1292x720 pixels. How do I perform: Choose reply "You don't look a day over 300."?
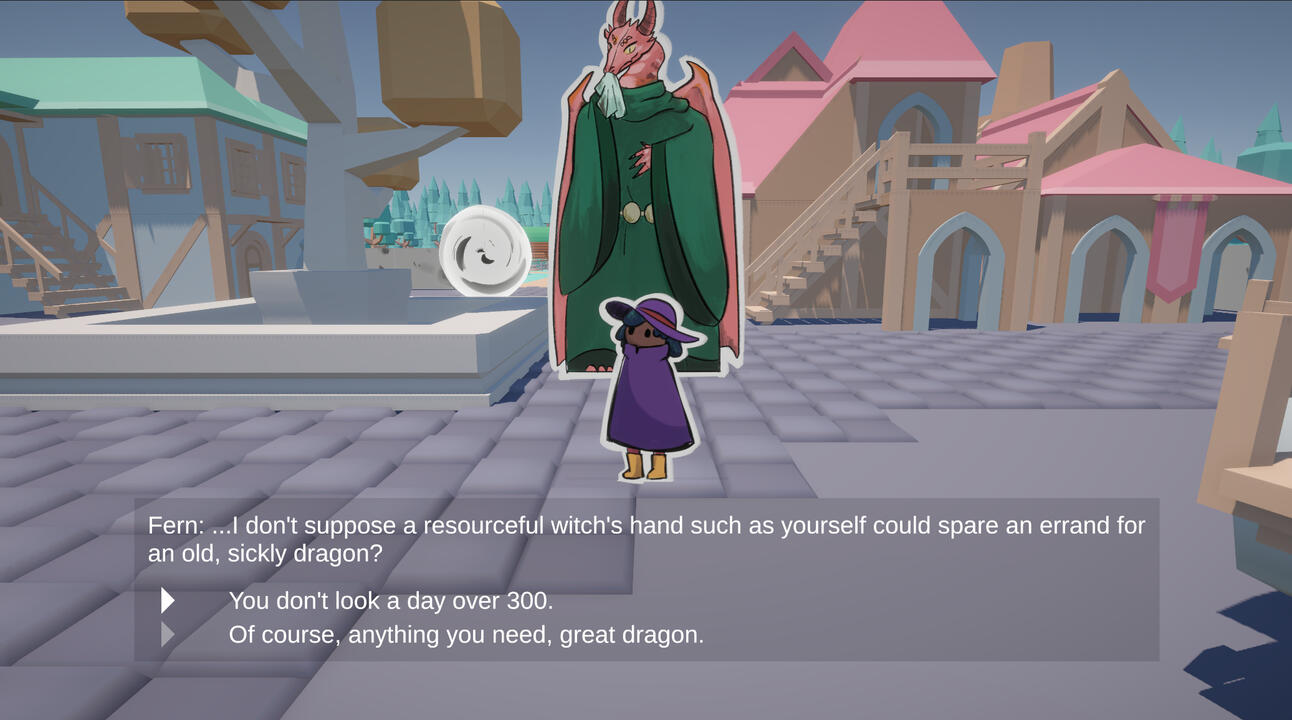390,601
